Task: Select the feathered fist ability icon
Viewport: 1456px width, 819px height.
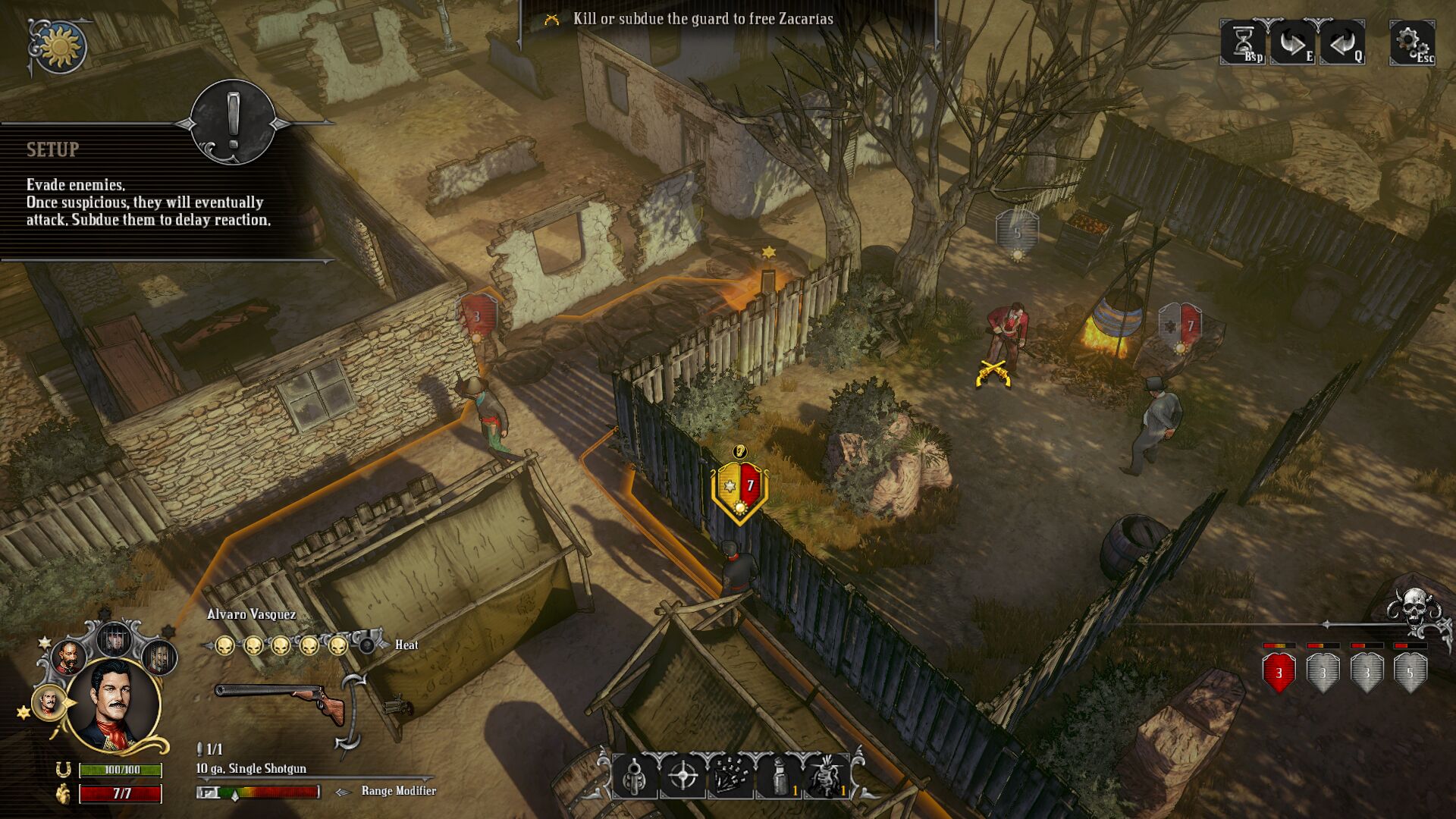Action: click(x=827, y=776)
